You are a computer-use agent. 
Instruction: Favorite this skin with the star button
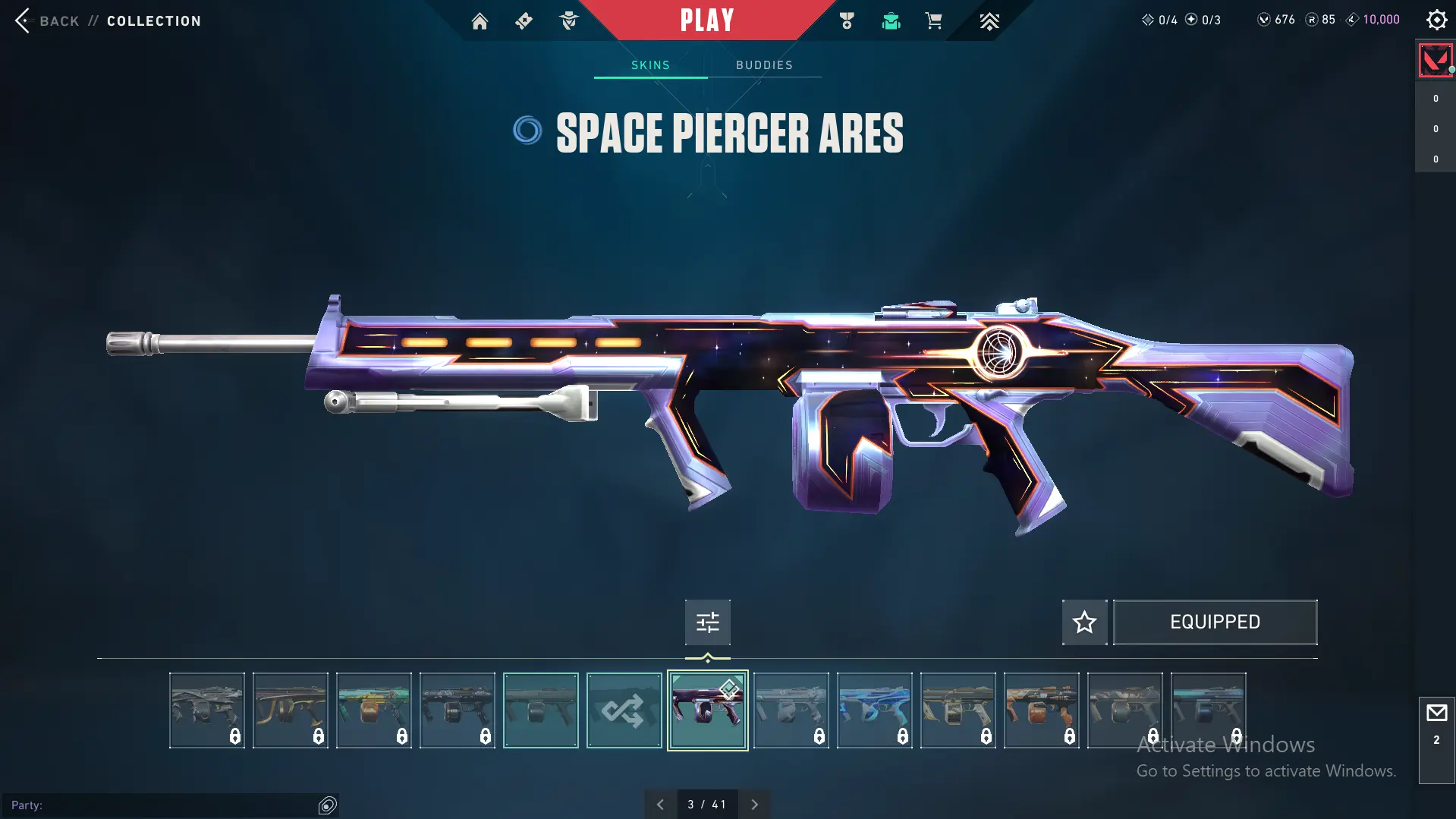pyautogui.click(x=1084, y=622)
